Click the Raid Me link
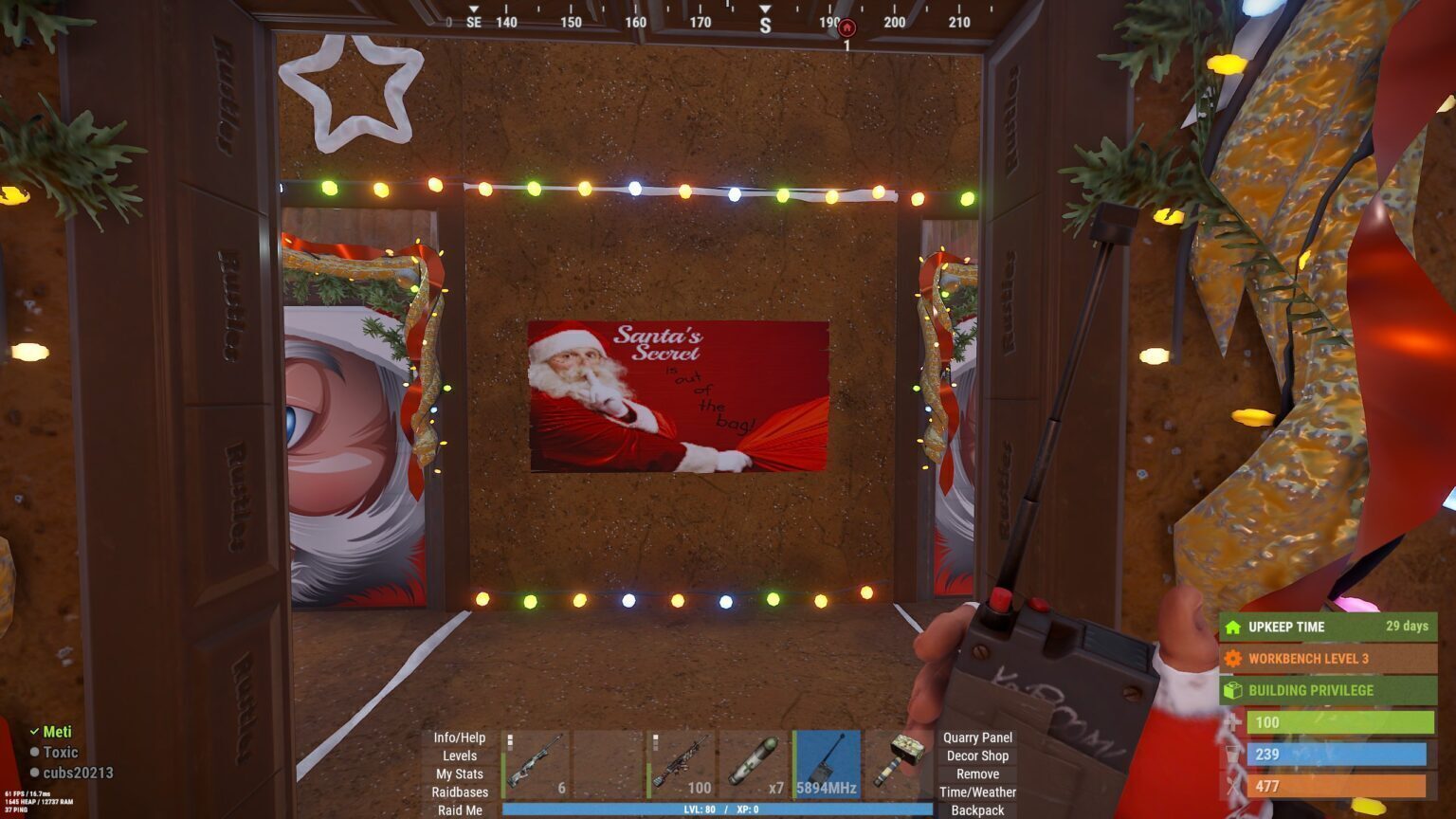The width and height of the screenshot is (1456, 819). (459, 810)
